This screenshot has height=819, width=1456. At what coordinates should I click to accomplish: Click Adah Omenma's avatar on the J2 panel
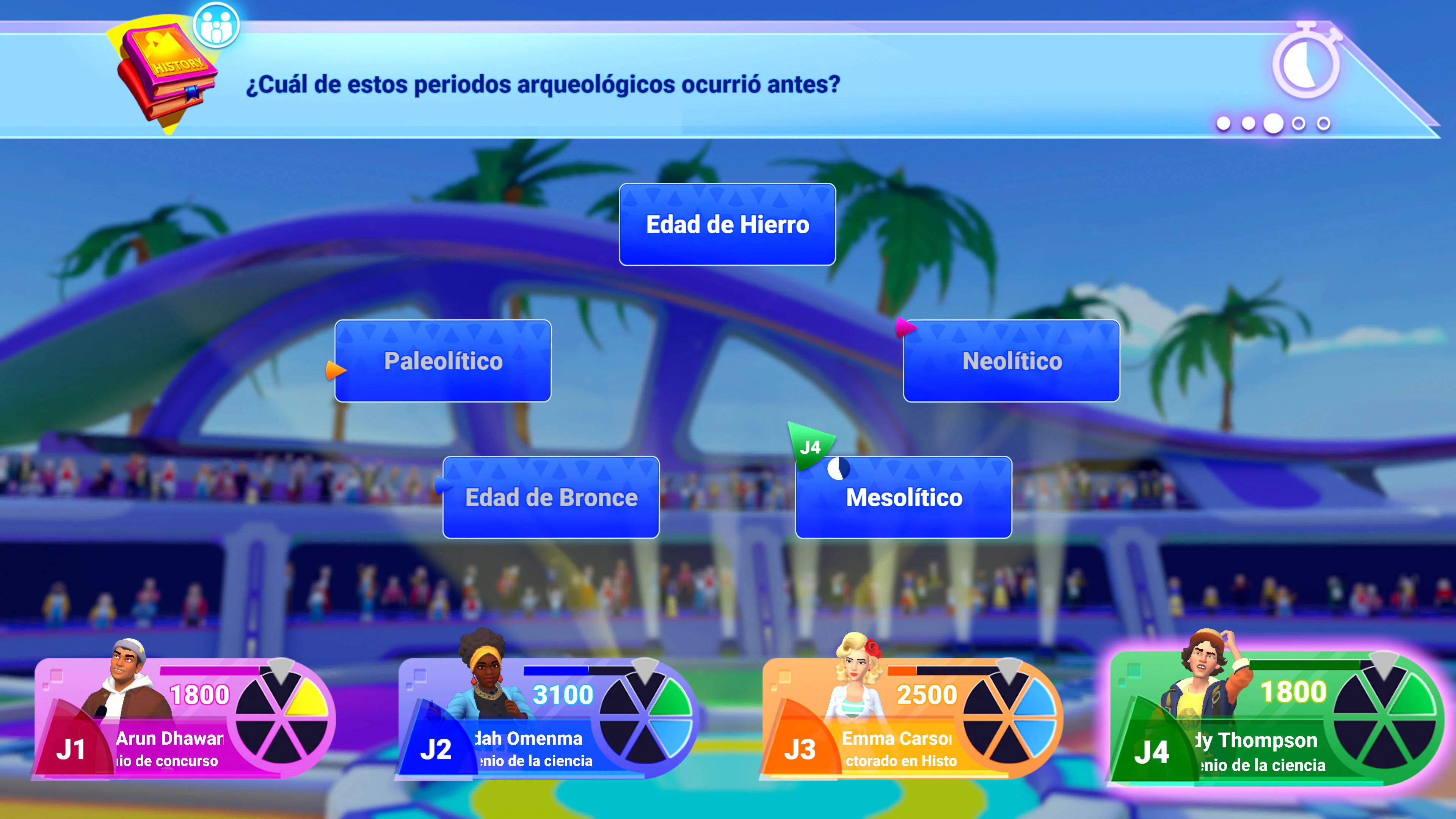486,673
